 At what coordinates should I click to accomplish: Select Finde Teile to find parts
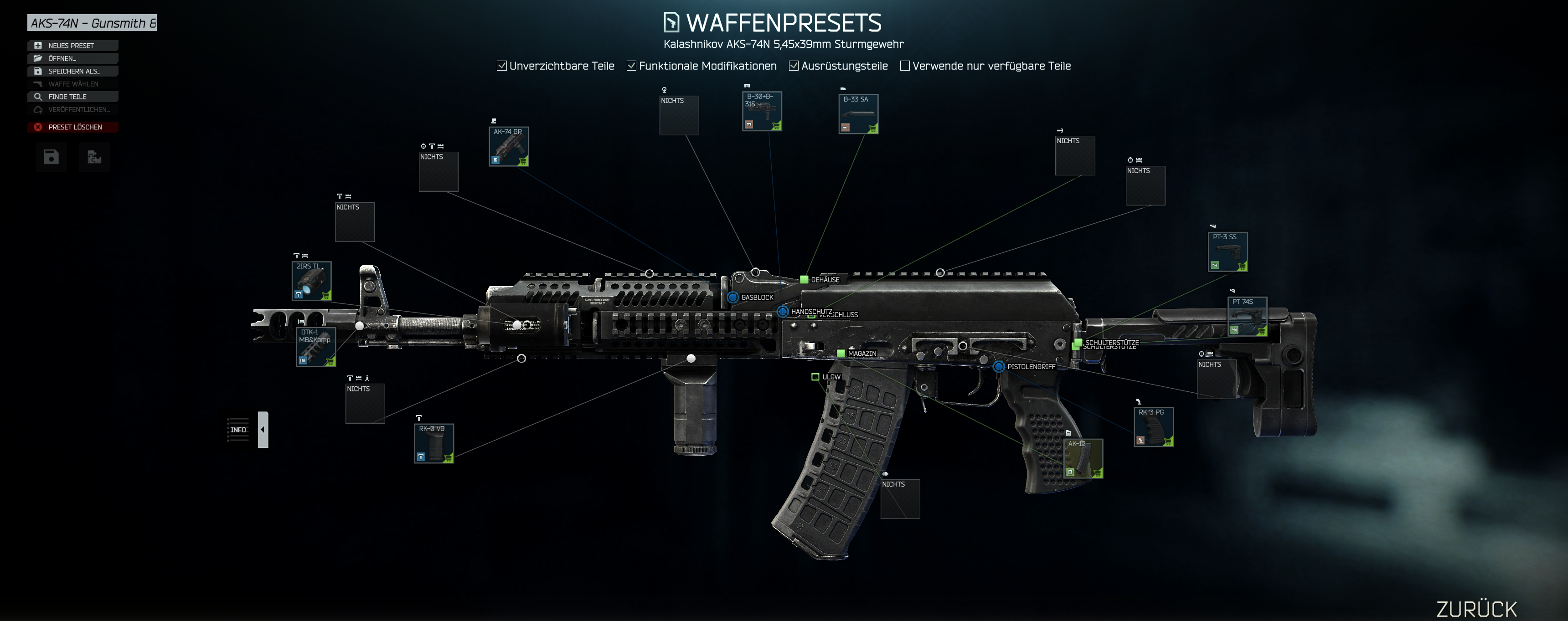(x=72, y=97)
